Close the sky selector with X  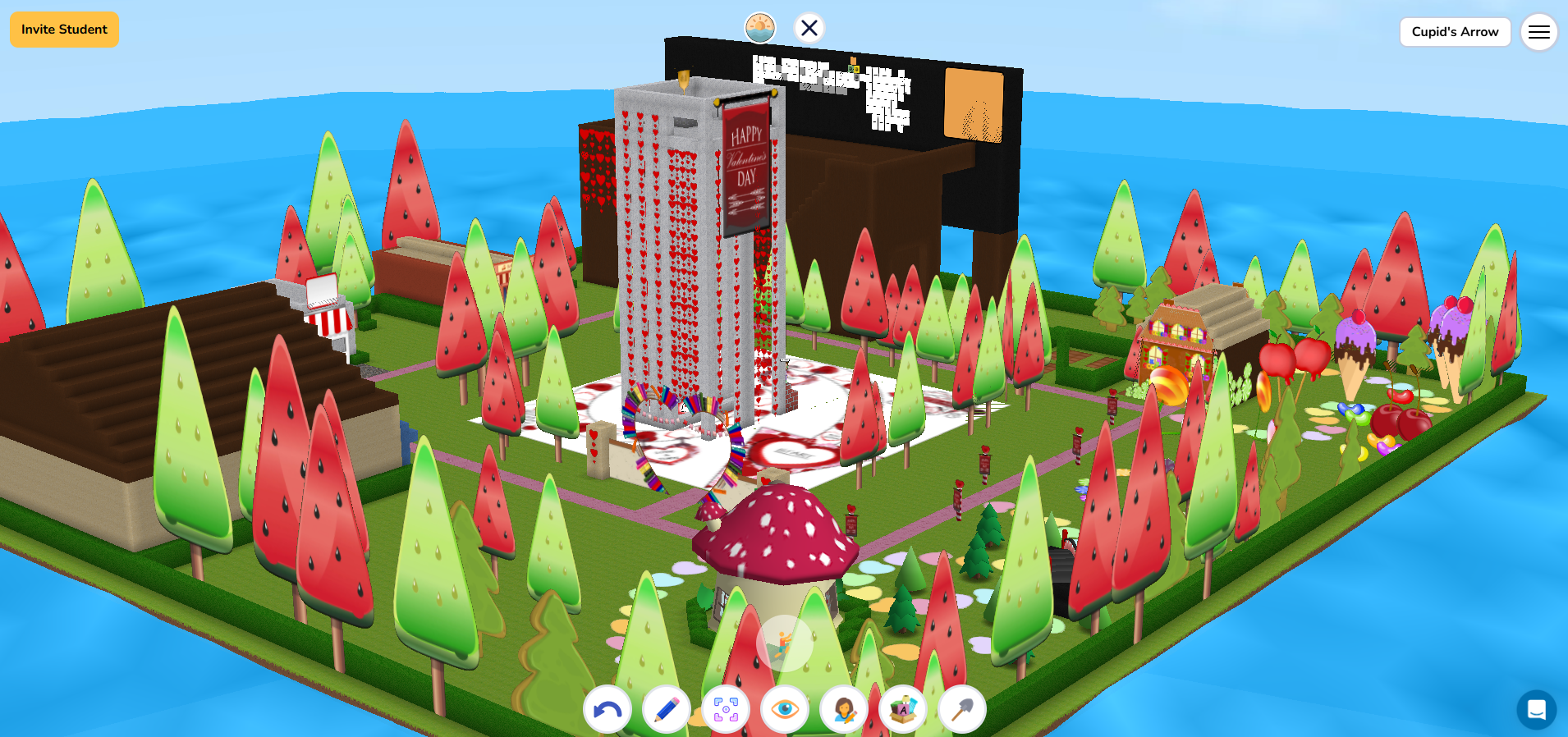click(809, 28)
